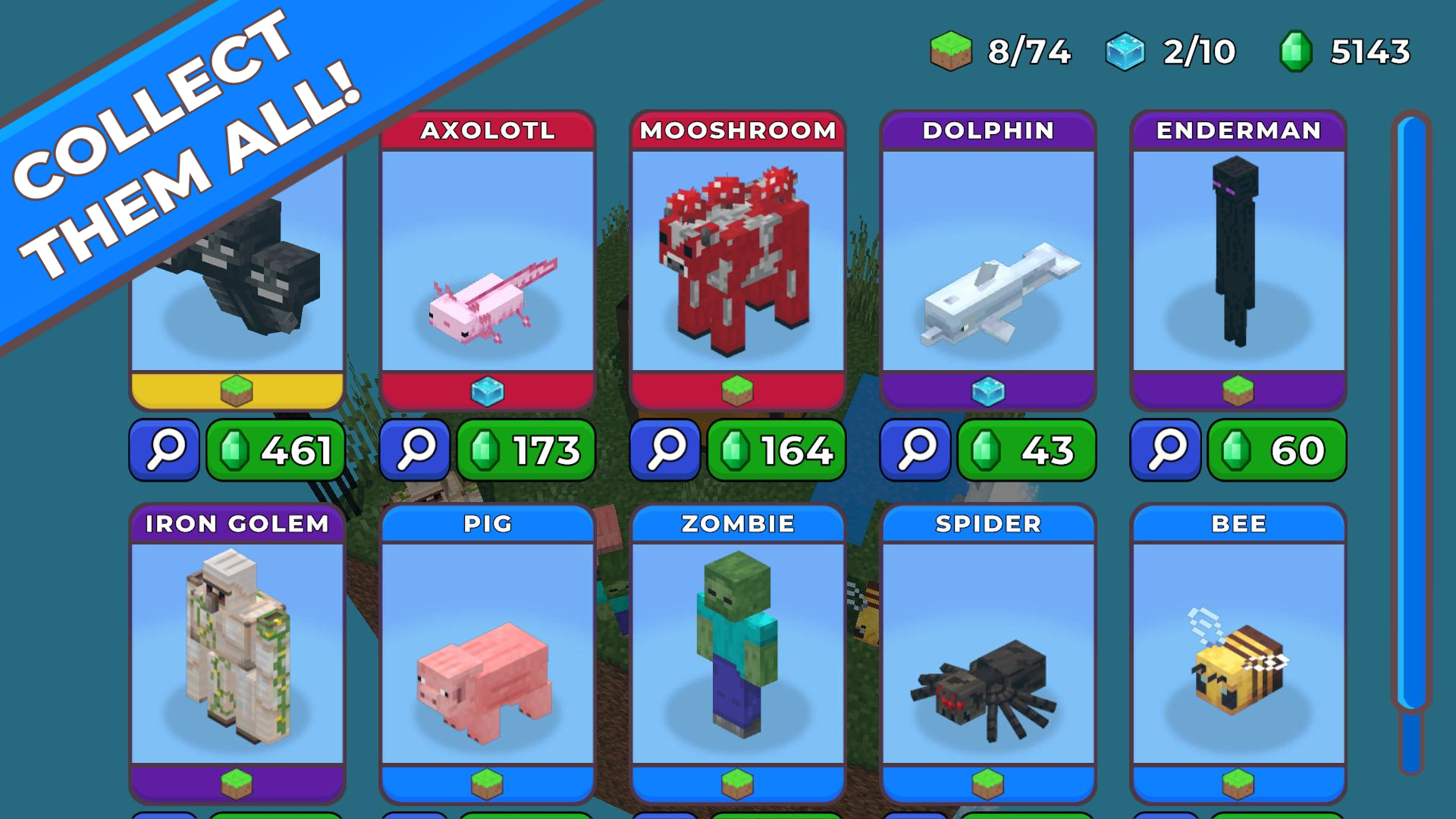Open the magnifier preview for the Axolotl card
Image resolution: width=1456 pixels, height=819 pixels.
414,450
